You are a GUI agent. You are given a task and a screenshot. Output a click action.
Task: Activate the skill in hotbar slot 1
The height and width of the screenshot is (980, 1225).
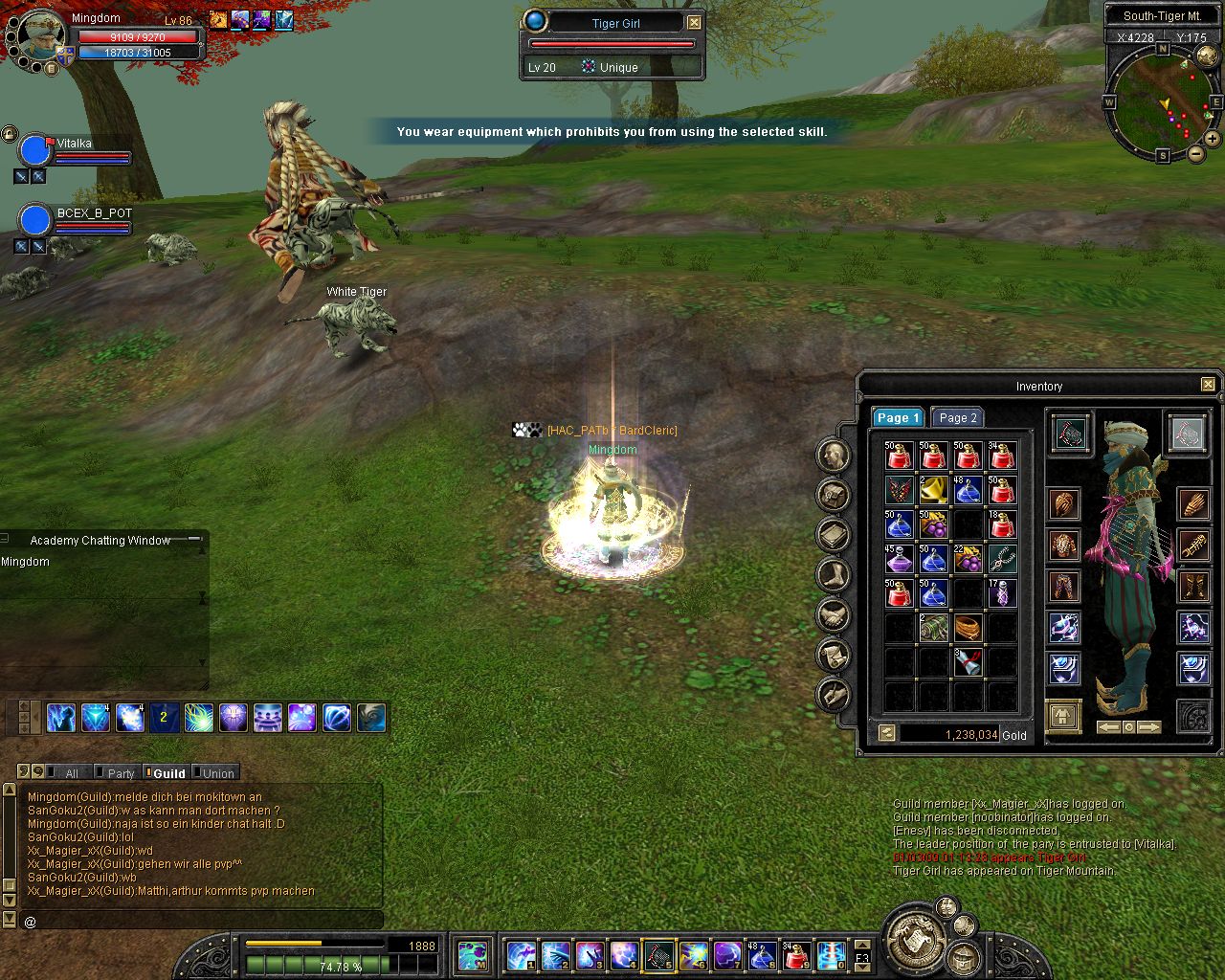click(520, 955)
